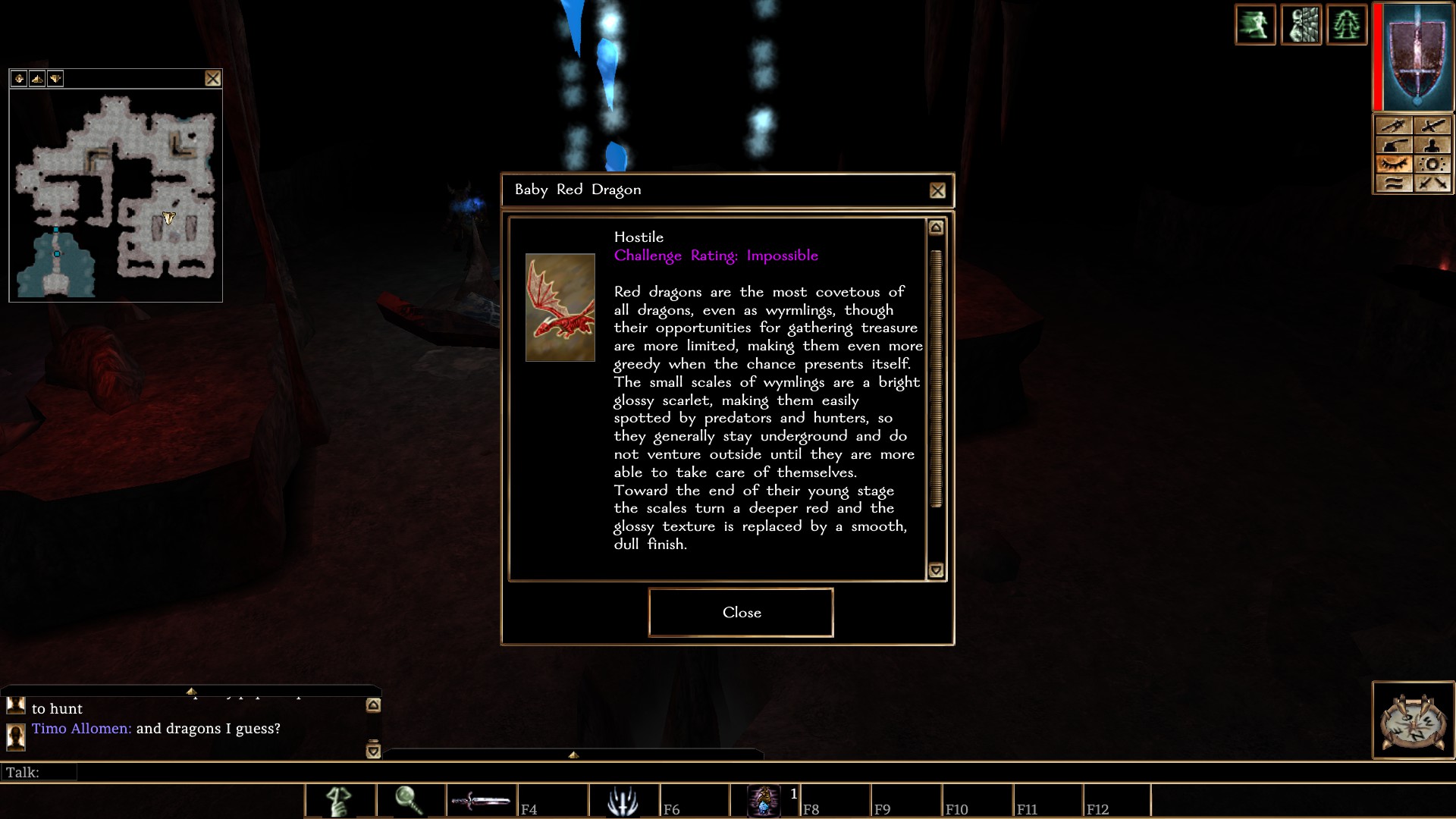Screen dimensions: 1456x819
Task: Close the Baby Red Dragon examine window
Action: tap(937, 191)
